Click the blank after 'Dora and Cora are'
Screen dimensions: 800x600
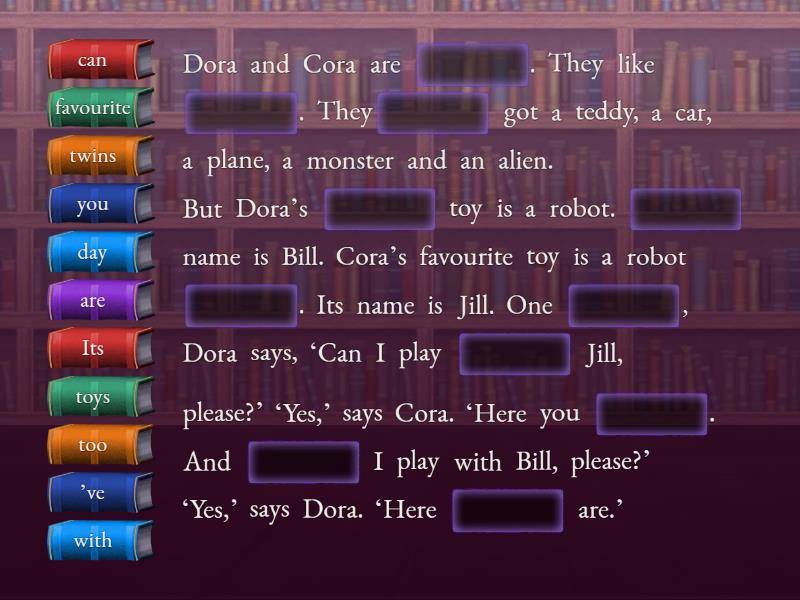pos(472,65)
